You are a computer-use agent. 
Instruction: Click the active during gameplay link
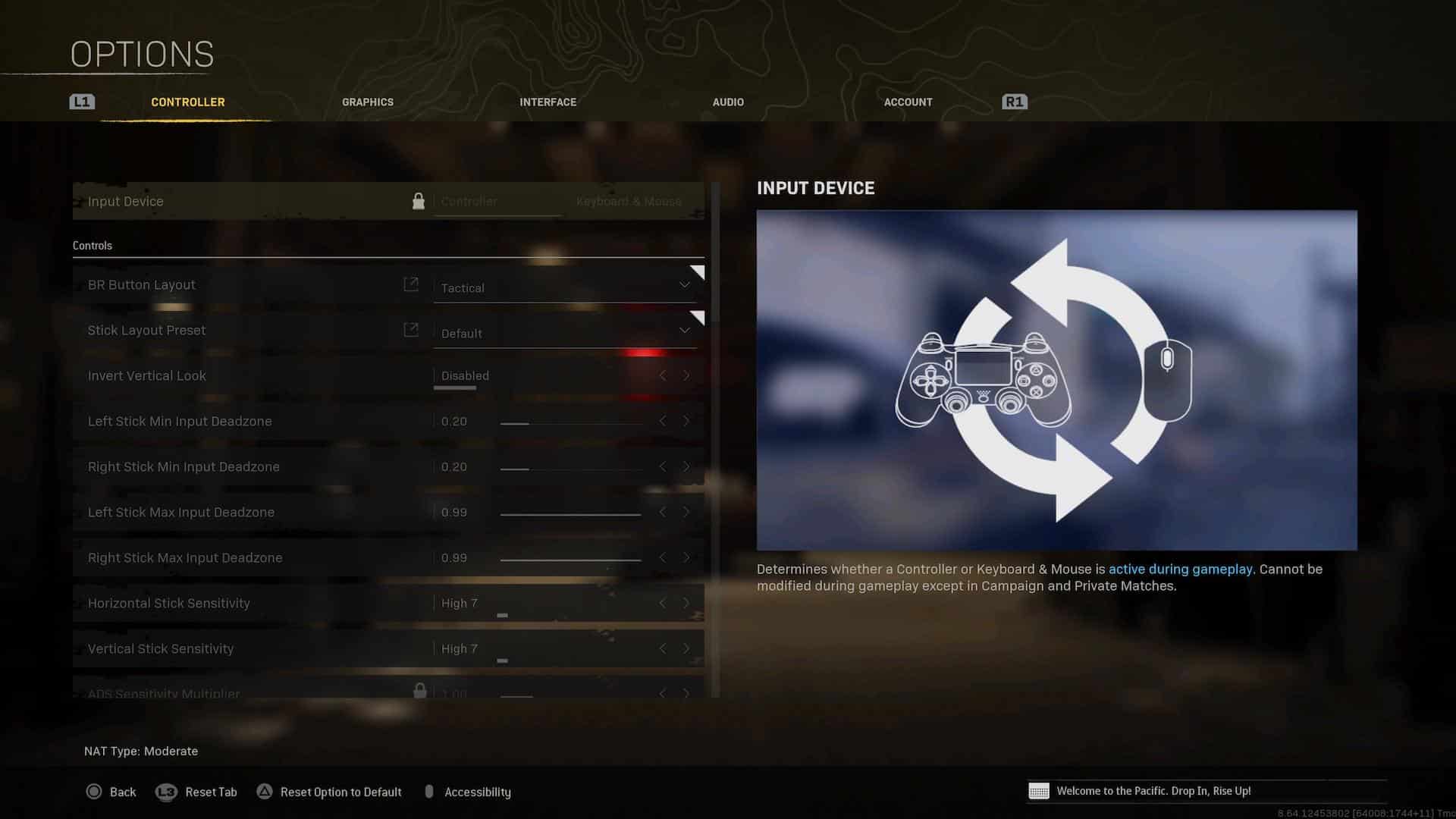[x=1180, y=569]
